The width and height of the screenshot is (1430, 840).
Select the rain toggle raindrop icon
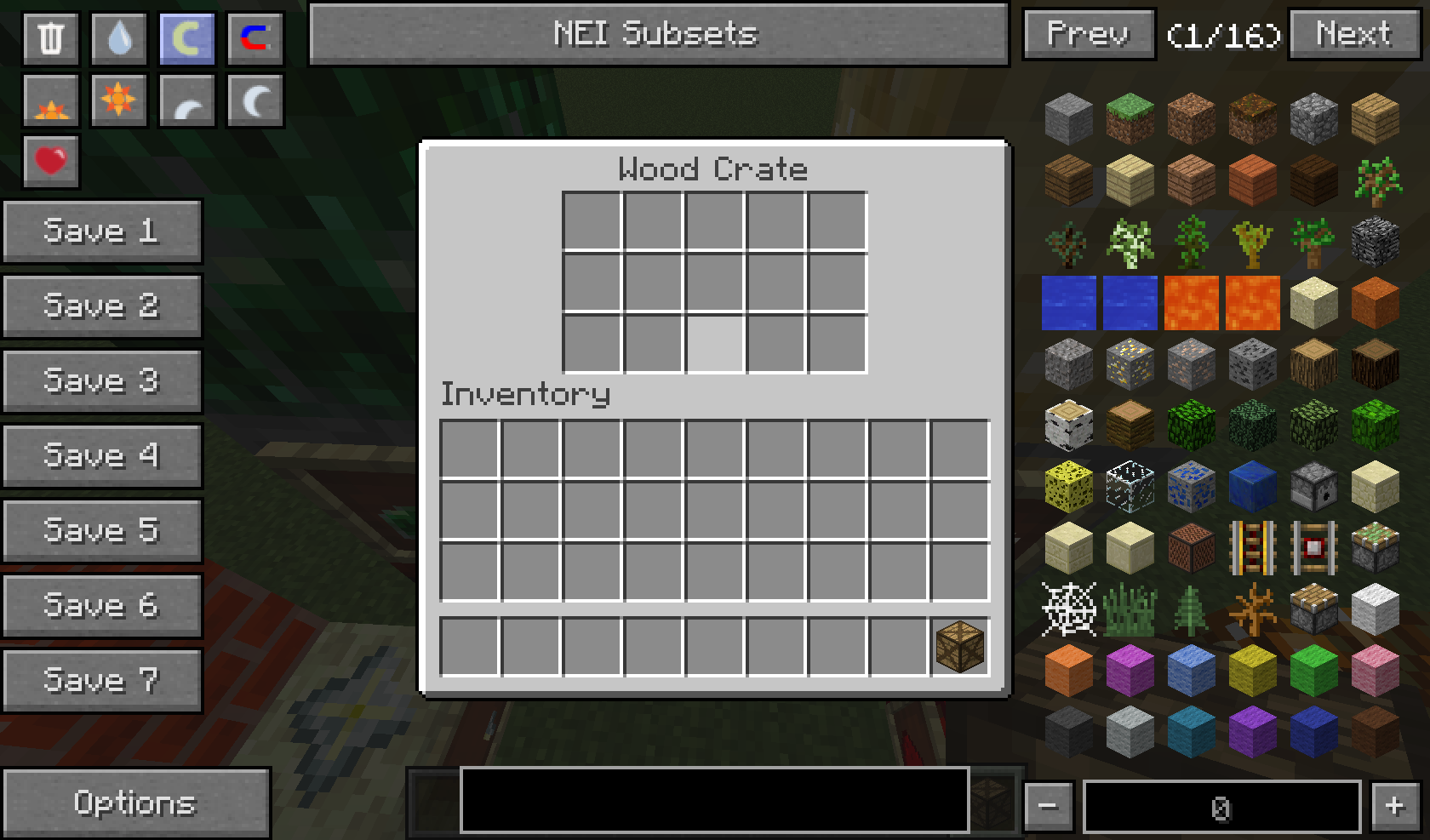tap(118, 38)
